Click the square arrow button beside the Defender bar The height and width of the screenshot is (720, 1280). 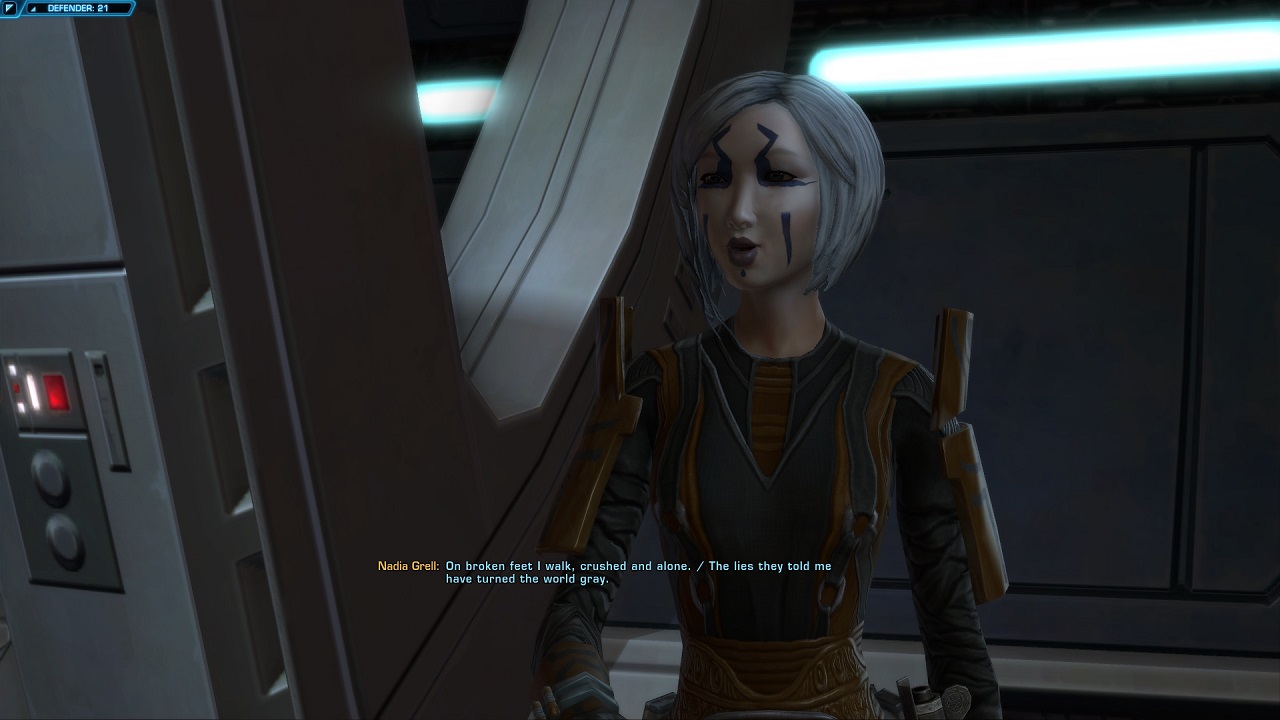click(x=9, y=8)
